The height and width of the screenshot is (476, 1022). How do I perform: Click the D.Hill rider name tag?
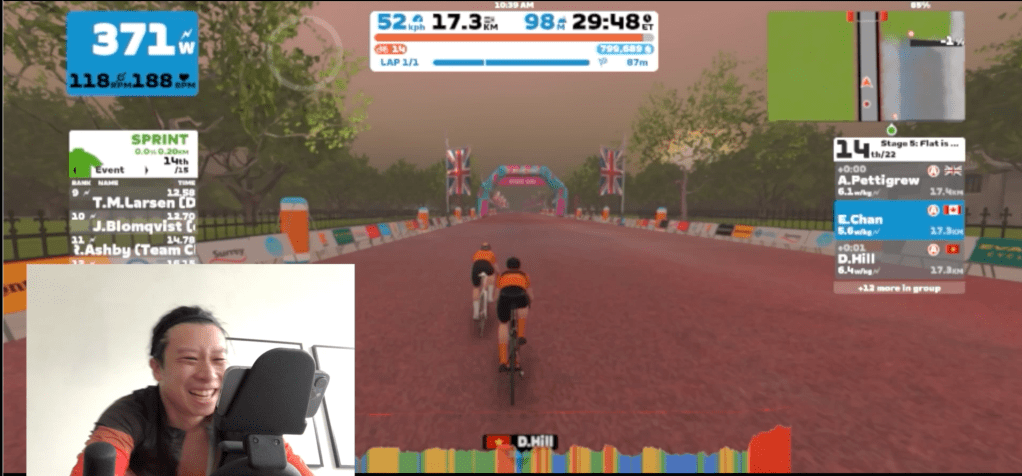pyautogui.click(x=520, y=441)
